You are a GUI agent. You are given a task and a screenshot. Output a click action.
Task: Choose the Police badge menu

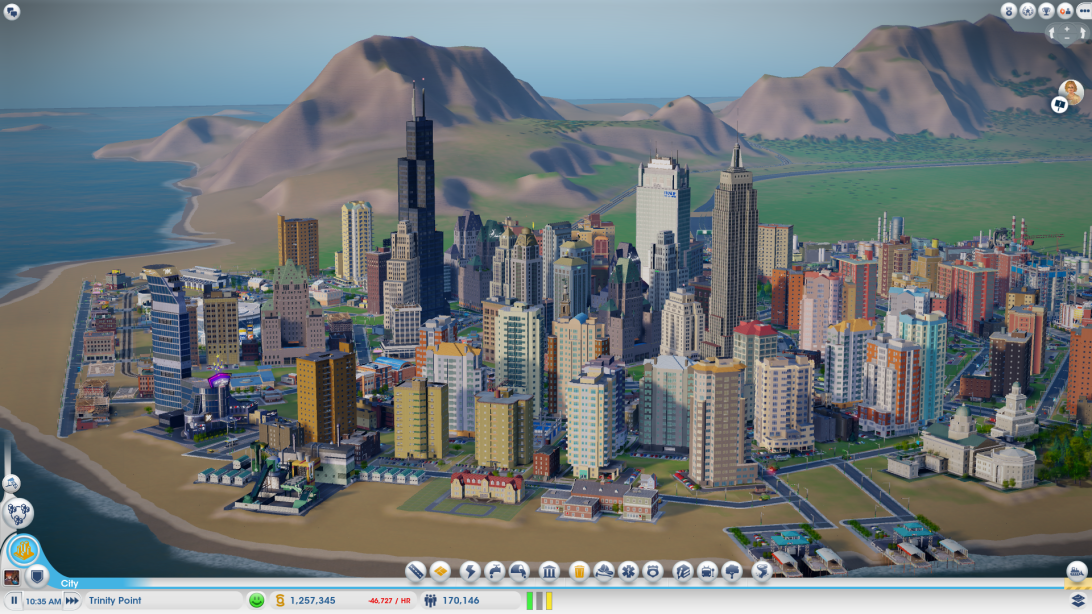tap(653, 571)
